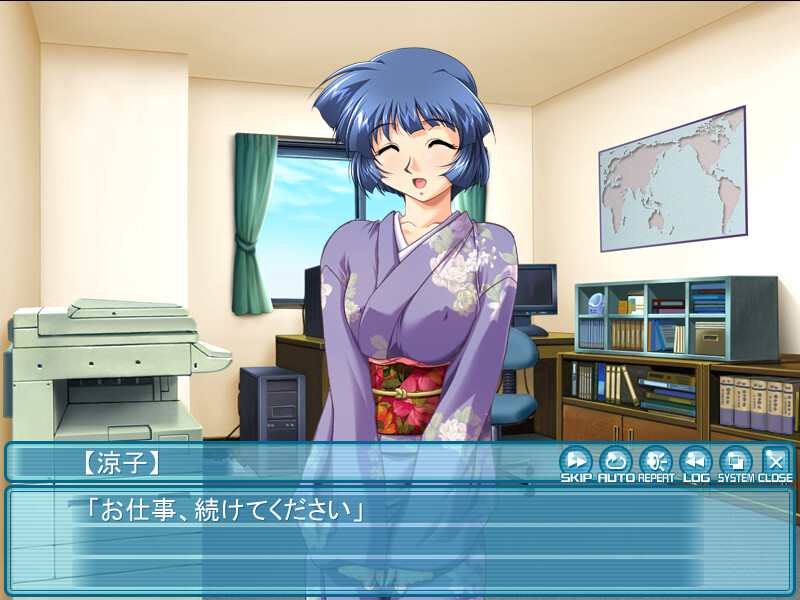Turn on AUTO text advance
The height and width of the screenshot is (600, 800).
pos(615,462)
